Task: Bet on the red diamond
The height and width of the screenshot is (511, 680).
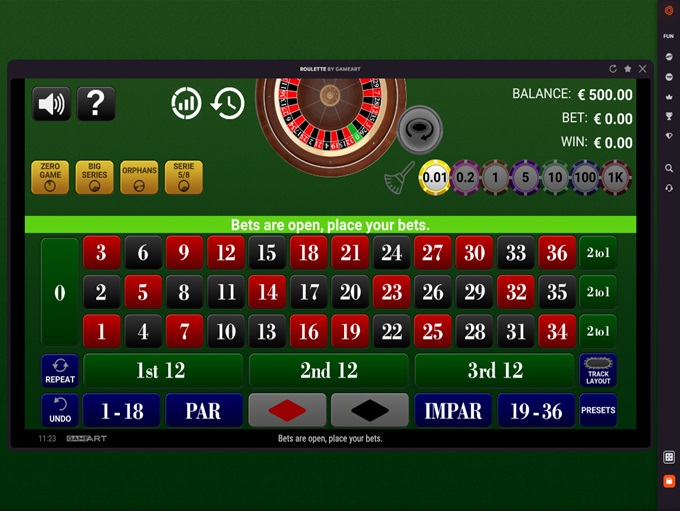Action: tap(287, 410)
